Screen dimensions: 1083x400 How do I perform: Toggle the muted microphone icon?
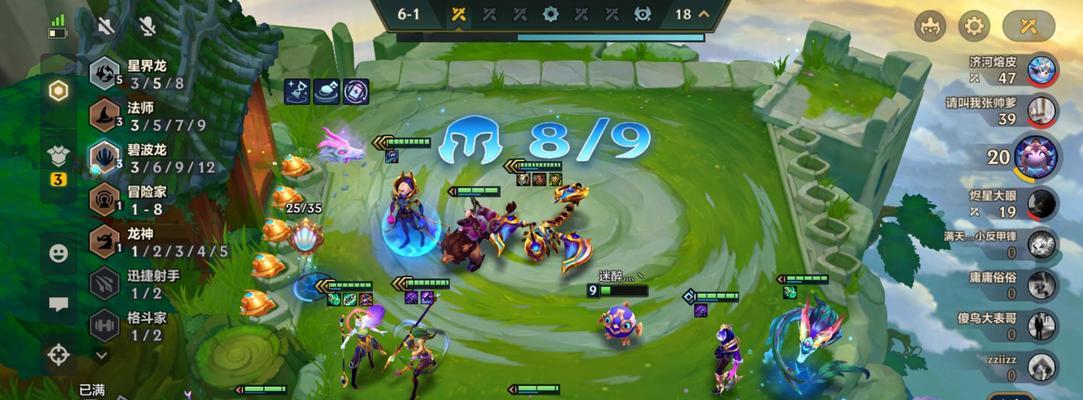148,26
